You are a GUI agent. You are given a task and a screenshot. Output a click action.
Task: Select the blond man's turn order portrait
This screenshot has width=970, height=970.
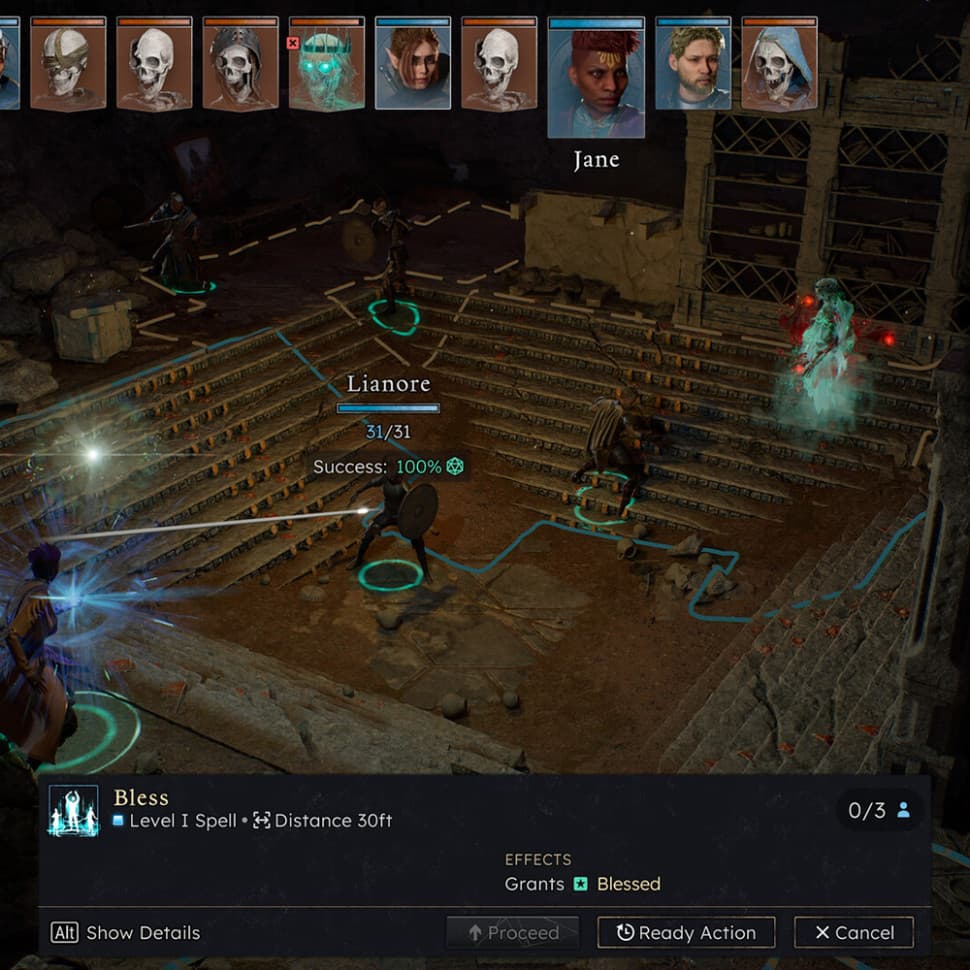(693, 64)
